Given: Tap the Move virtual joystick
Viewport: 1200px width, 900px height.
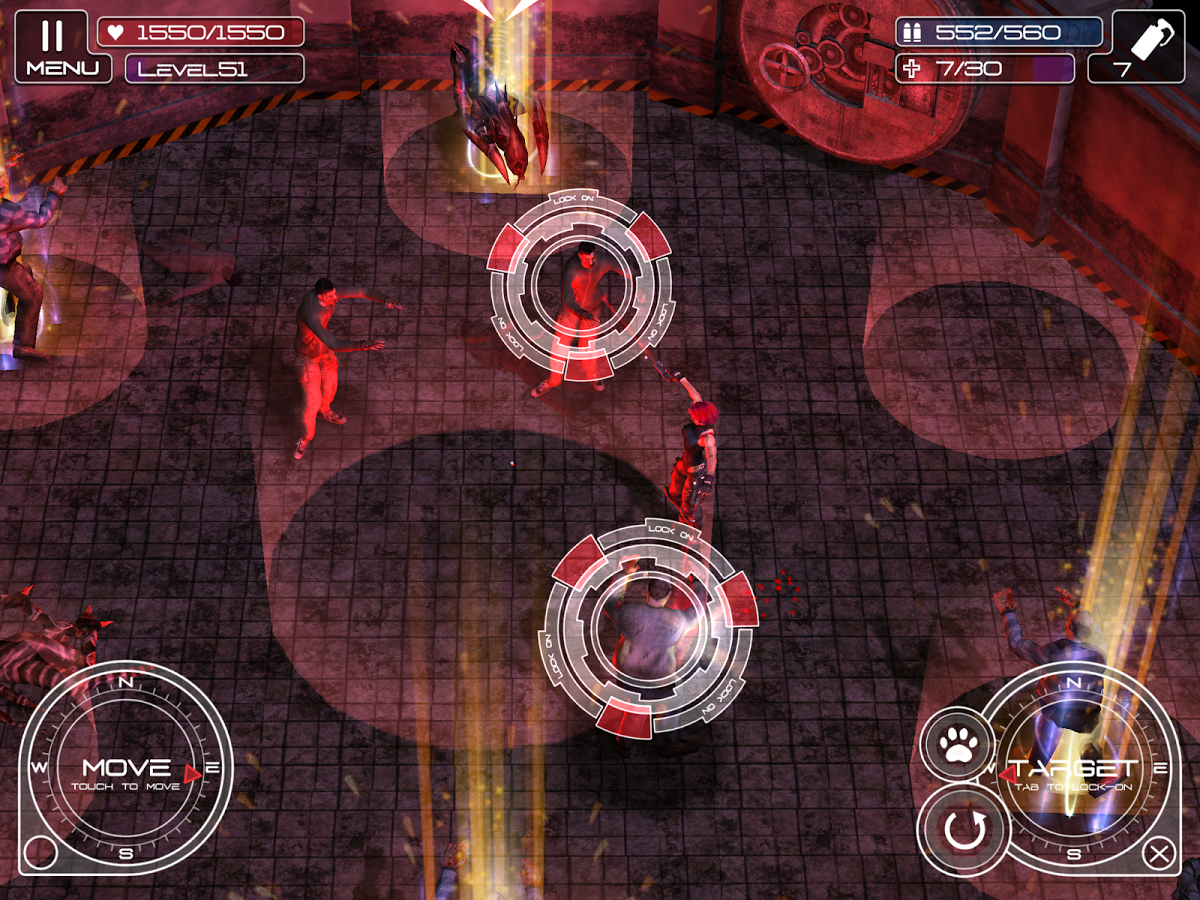Looking at the screenshot, I should click(x=126, y=769).
